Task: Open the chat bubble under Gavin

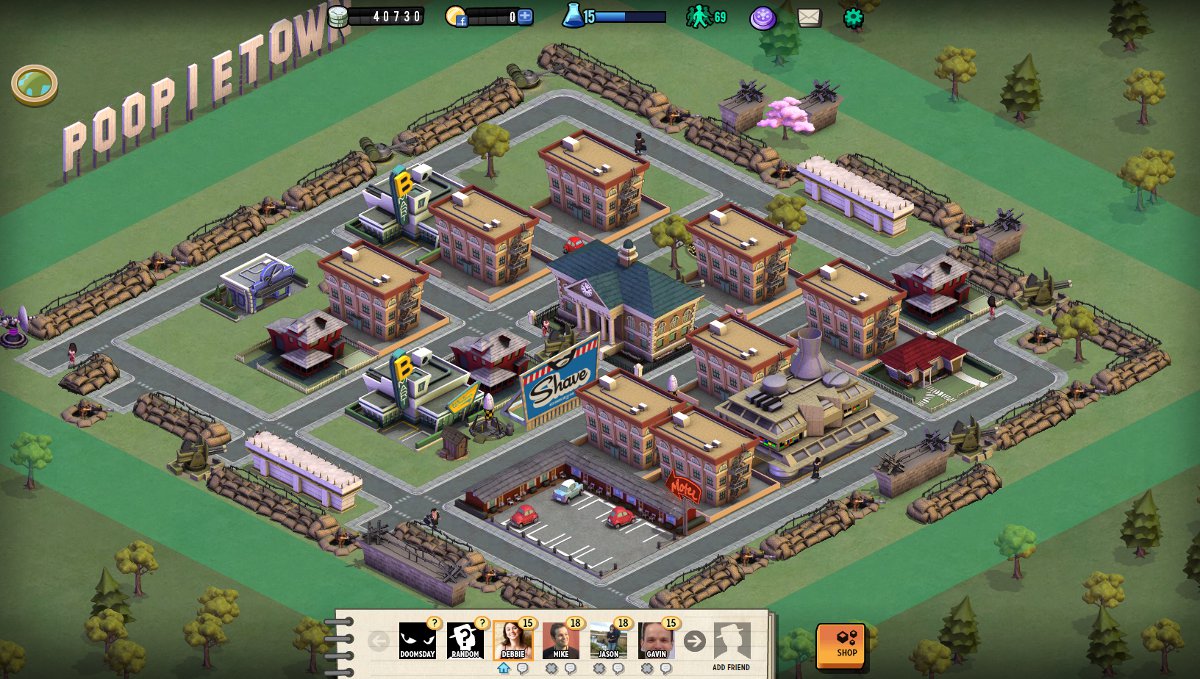Action: click(x=666, y=668)
